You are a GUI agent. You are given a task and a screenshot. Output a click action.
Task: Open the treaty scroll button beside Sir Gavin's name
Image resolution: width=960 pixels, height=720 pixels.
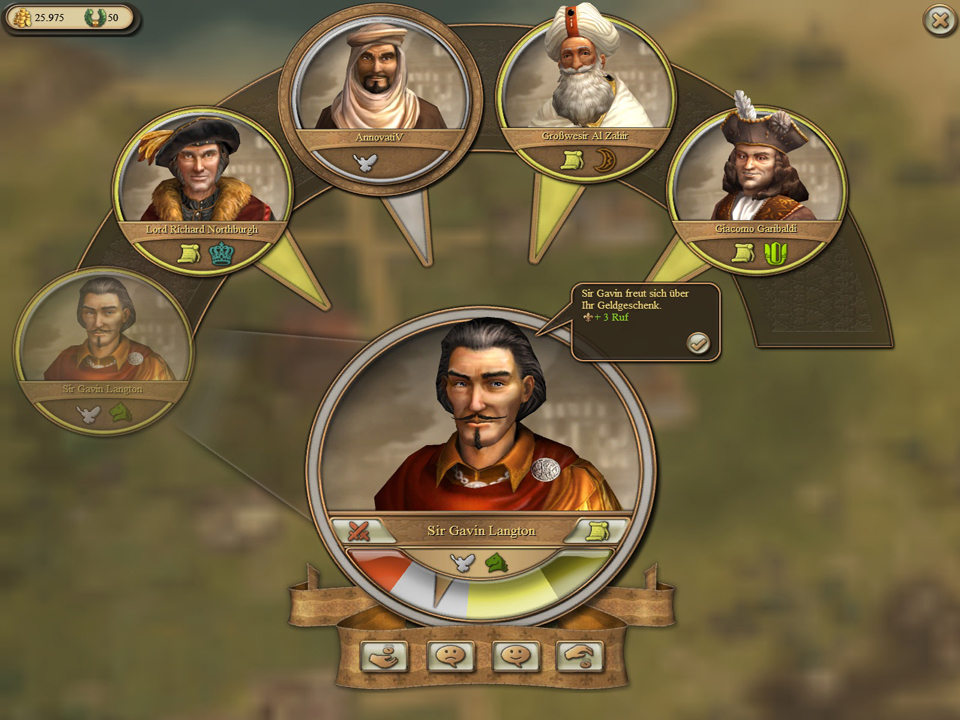point(599,531)
